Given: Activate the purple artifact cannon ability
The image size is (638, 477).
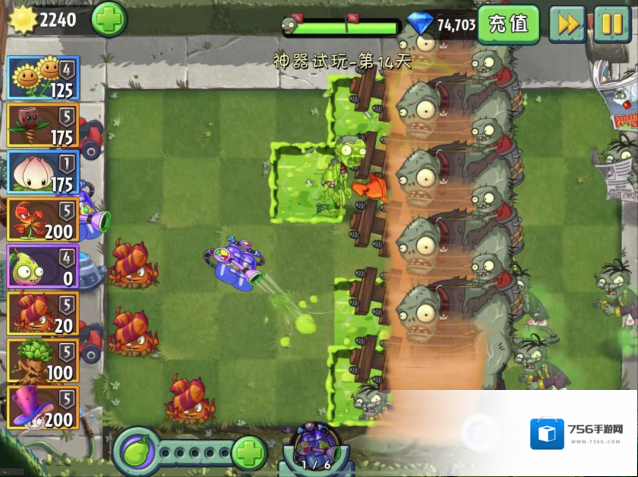Looking at the screenshot, I should [x=316, y=447].
